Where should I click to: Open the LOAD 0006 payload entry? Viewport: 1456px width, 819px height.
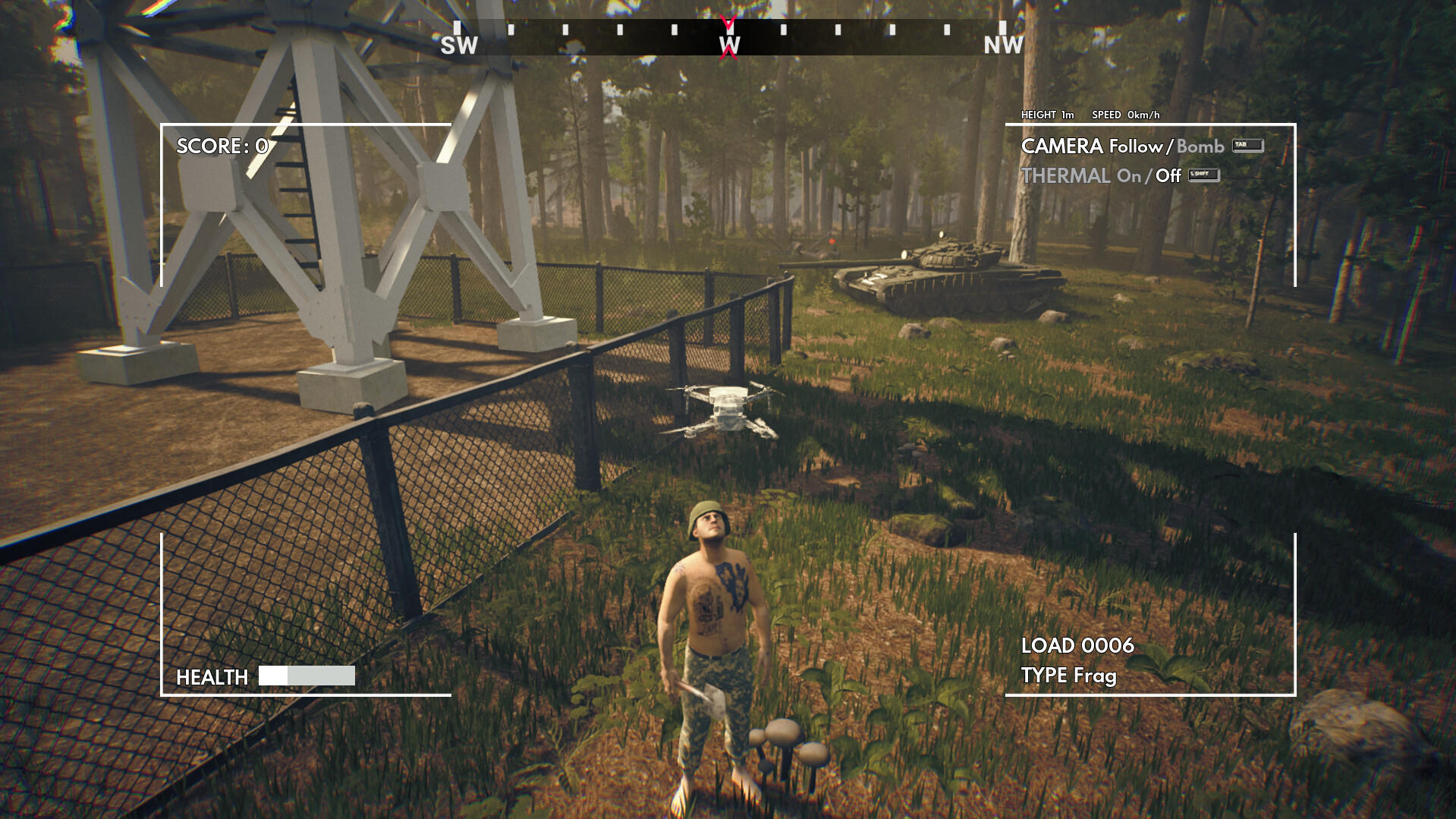[1077, 646]
